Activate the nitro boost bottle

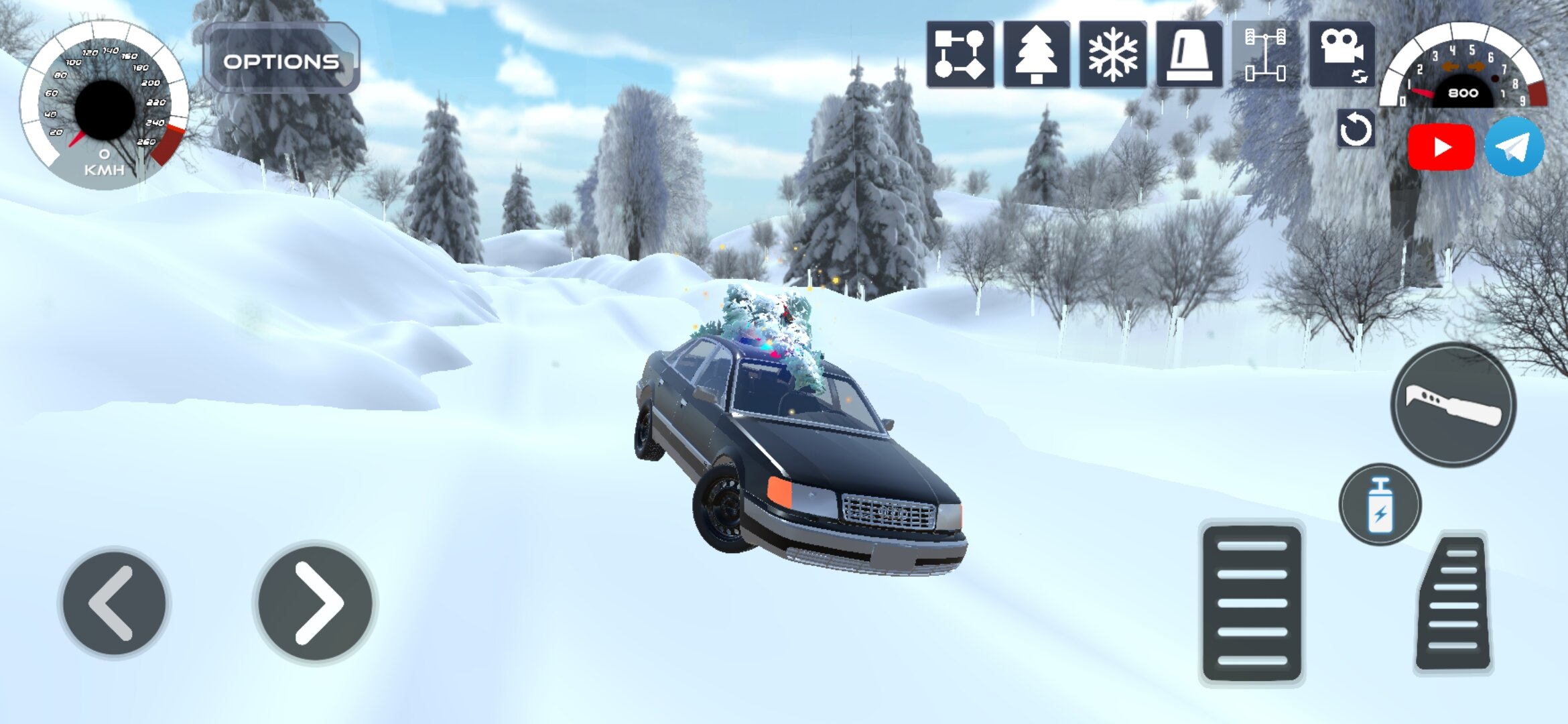pyautogui.click(x=1380, y=504)
